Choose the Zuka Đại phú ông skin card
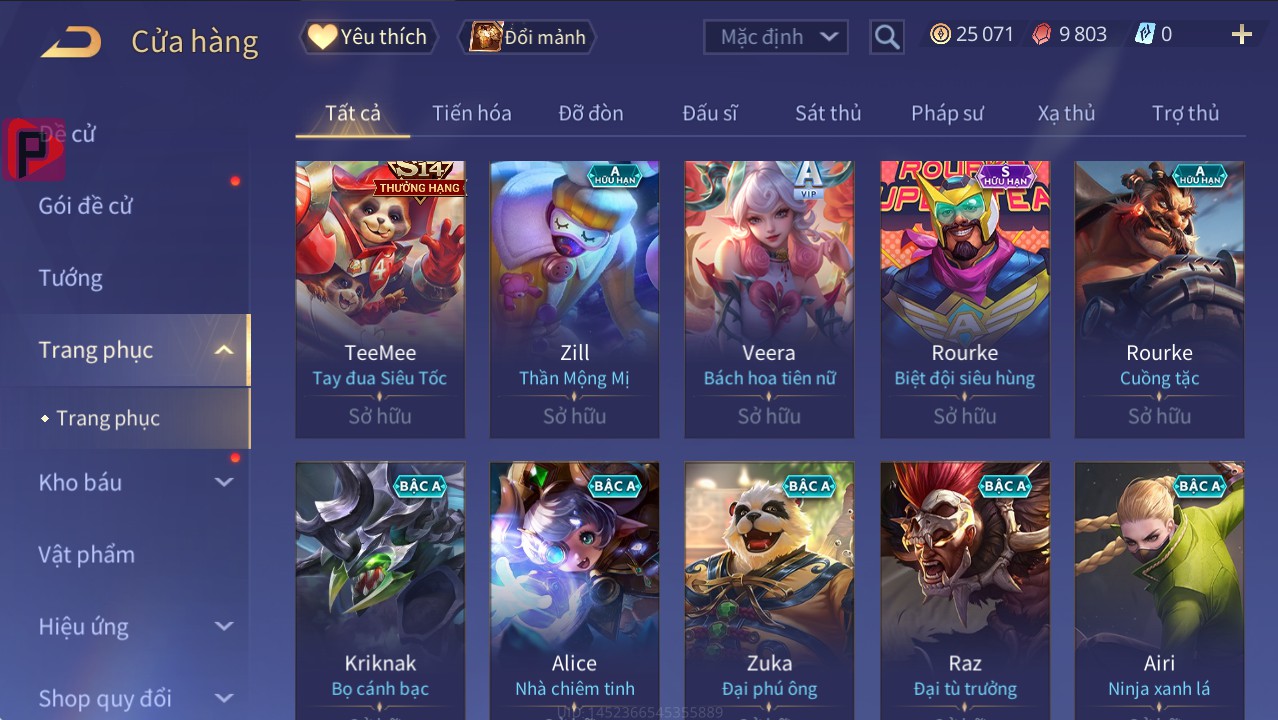Viewport: 1278px width, 720px height. [769, 590]
